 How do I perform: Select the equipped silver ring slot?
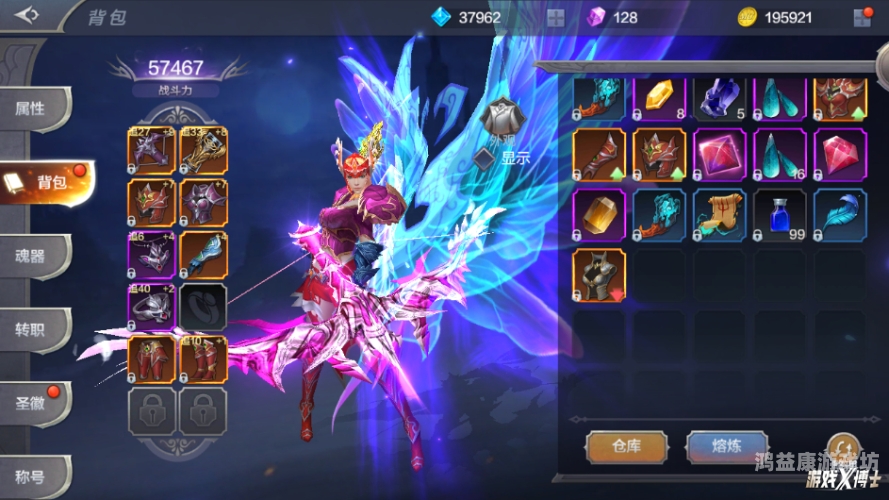[x=151, y=307]
